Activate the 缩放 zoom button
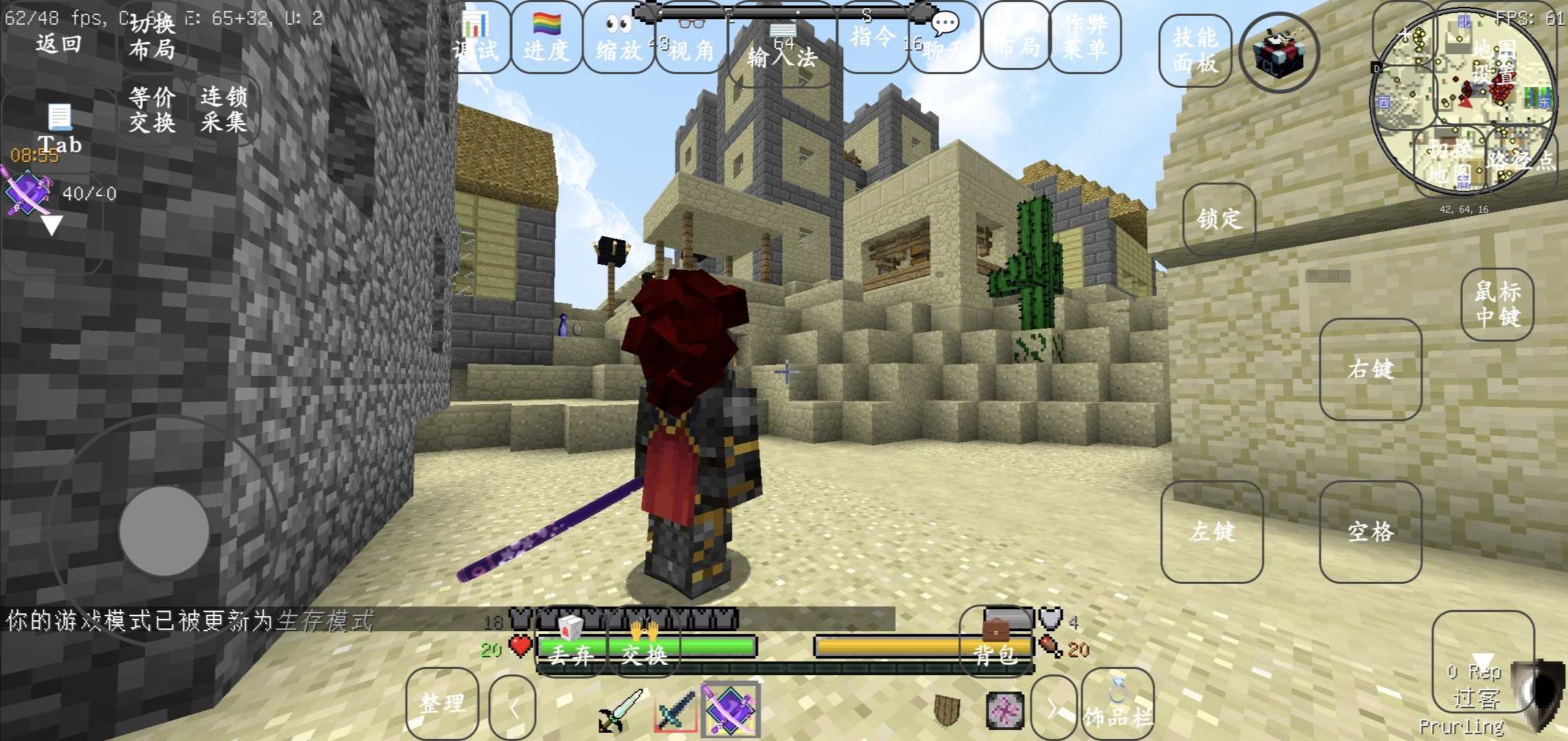This screenshot has width=1568, height=741. click(619, 38)
